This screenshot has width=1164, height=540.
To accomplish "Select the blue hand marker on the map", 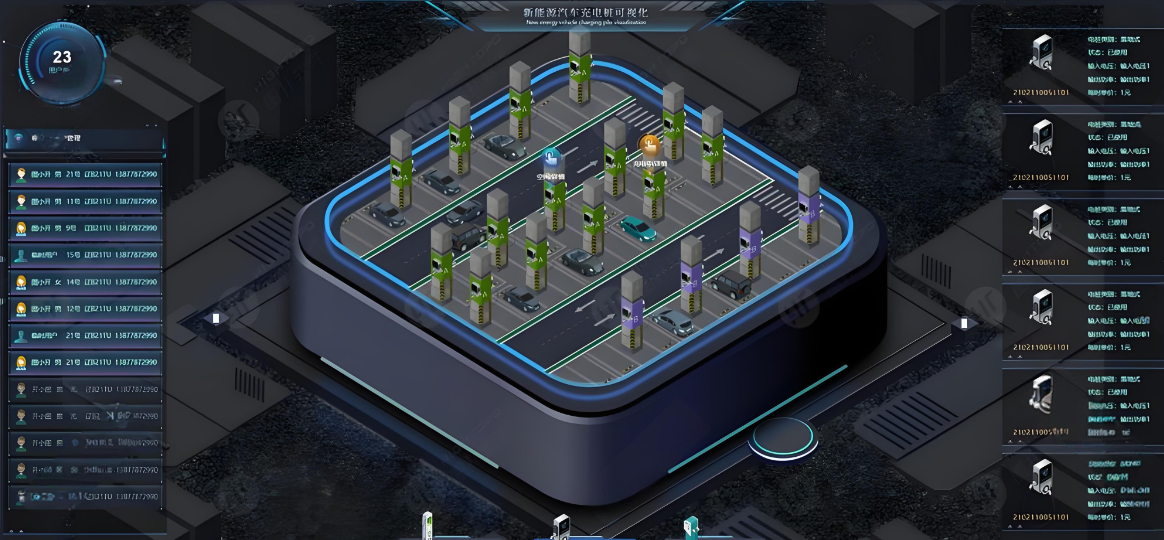I will (x=552, y=158).
